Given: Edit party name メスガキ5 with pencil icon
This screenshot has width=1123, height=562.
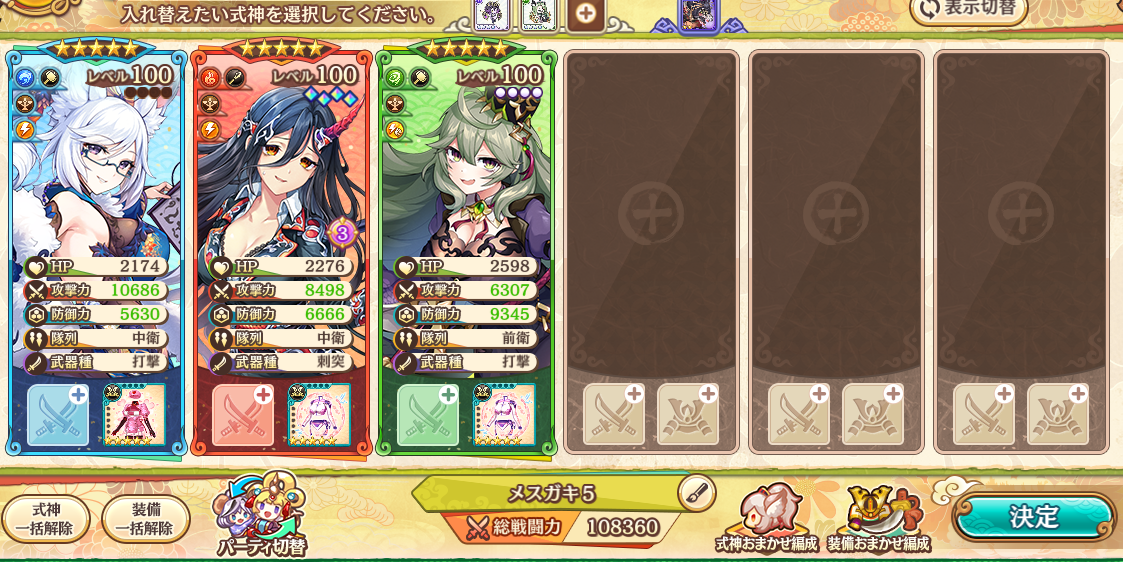Looking at the screenshot, I should coord(696,491).
